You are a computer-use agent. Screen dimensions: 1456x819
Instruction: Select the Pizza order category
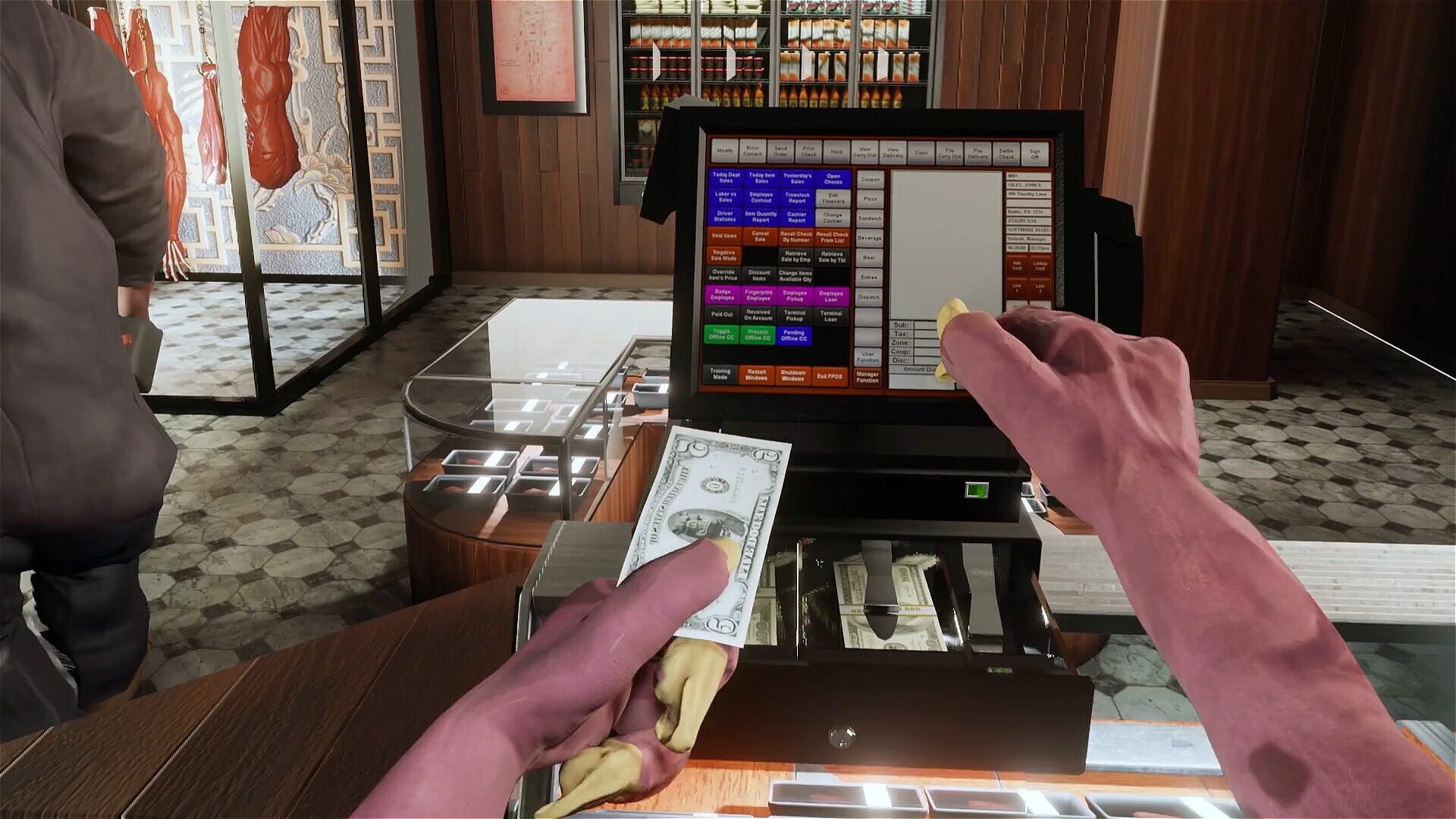pos(869,199)
